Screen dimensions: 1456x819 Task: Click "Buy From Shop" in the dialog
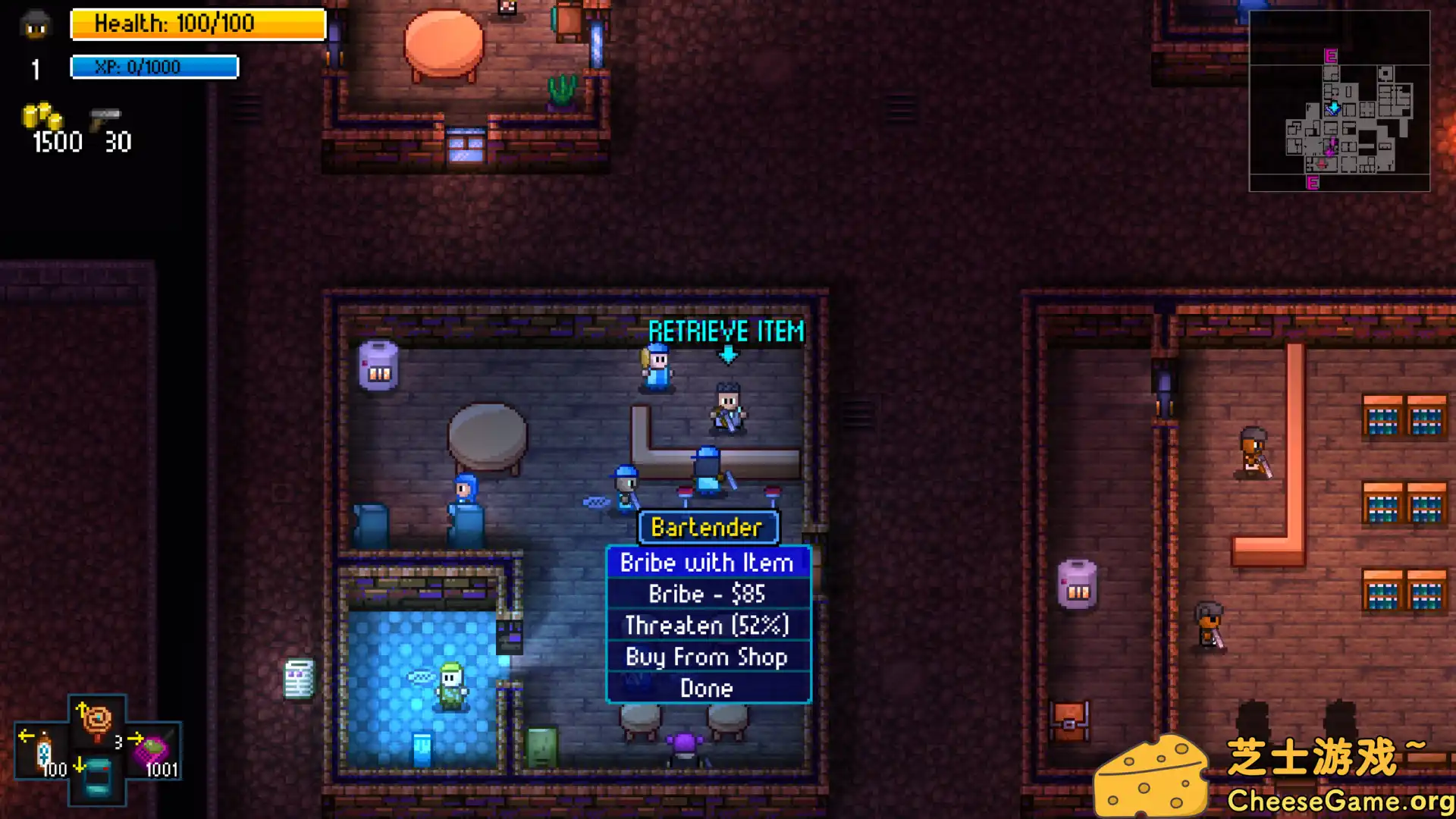point(706,657)
